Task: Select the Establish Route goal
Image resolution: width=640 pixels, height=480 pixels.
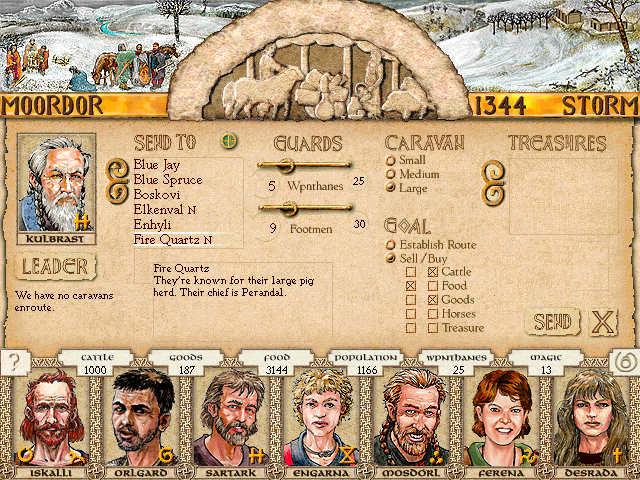Action: (x=391, y=245)
